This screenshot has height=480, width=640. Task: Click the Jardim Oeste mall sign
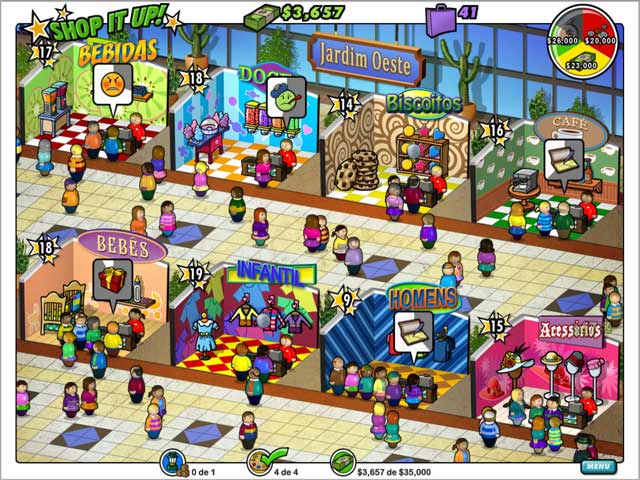pos(365,53)
